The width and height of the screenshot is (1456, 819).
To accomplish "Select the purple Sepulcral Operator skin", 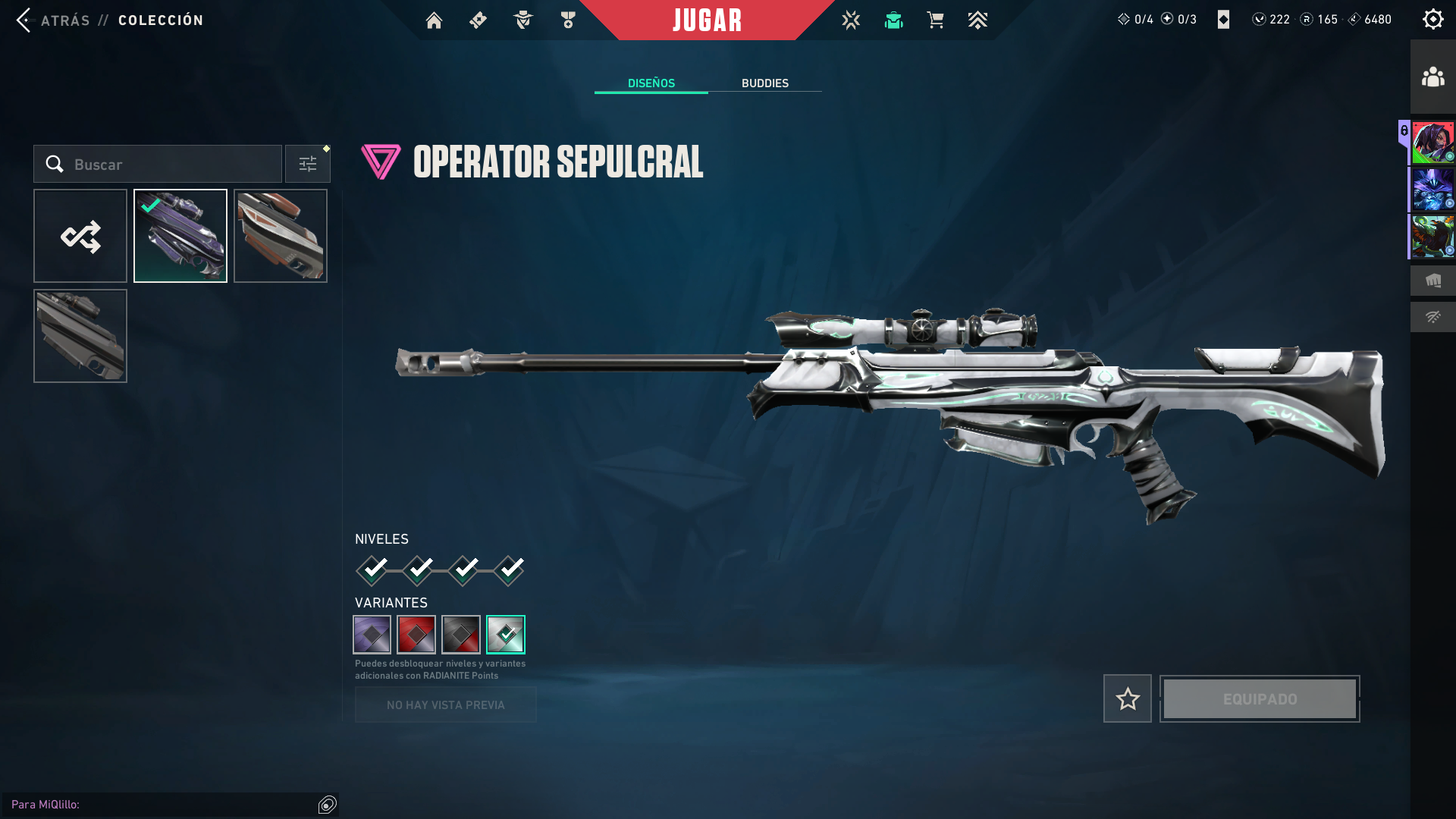I will [180, 236].
